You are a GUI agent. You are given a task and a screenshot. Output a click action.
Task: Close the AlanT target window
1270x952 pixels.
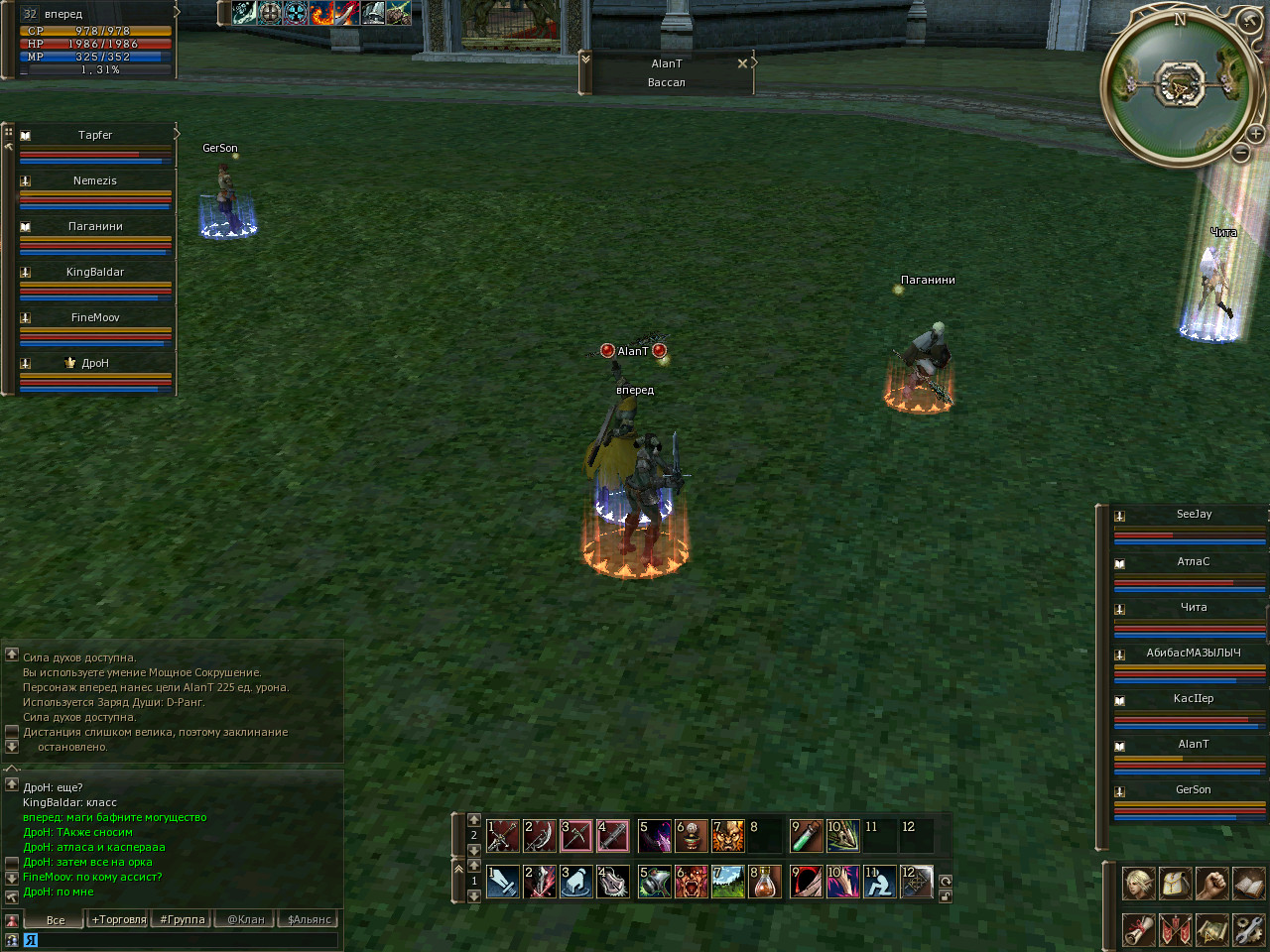pos(742,63)
